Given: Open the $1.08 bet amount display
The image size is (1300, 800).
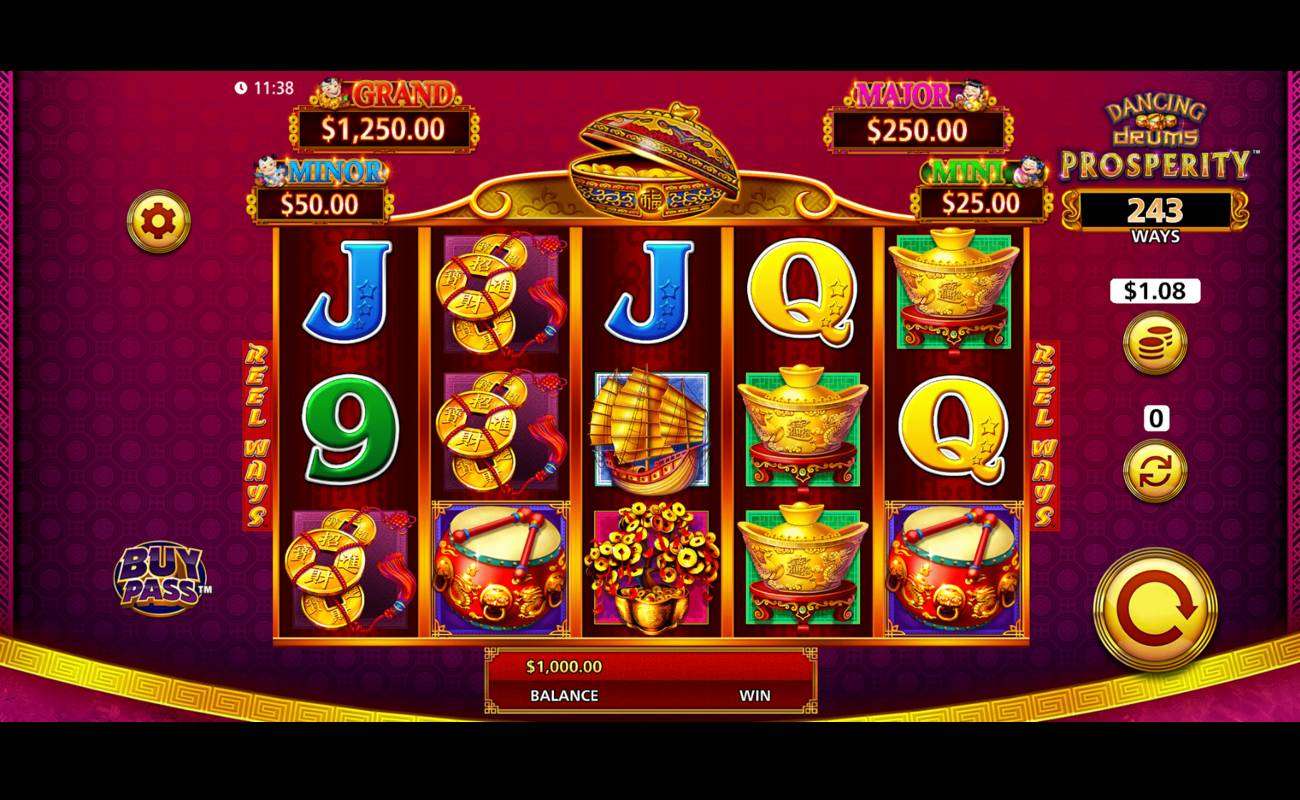Looking at the screenshot, I should pyautogui.click(x=1154, y=291).
